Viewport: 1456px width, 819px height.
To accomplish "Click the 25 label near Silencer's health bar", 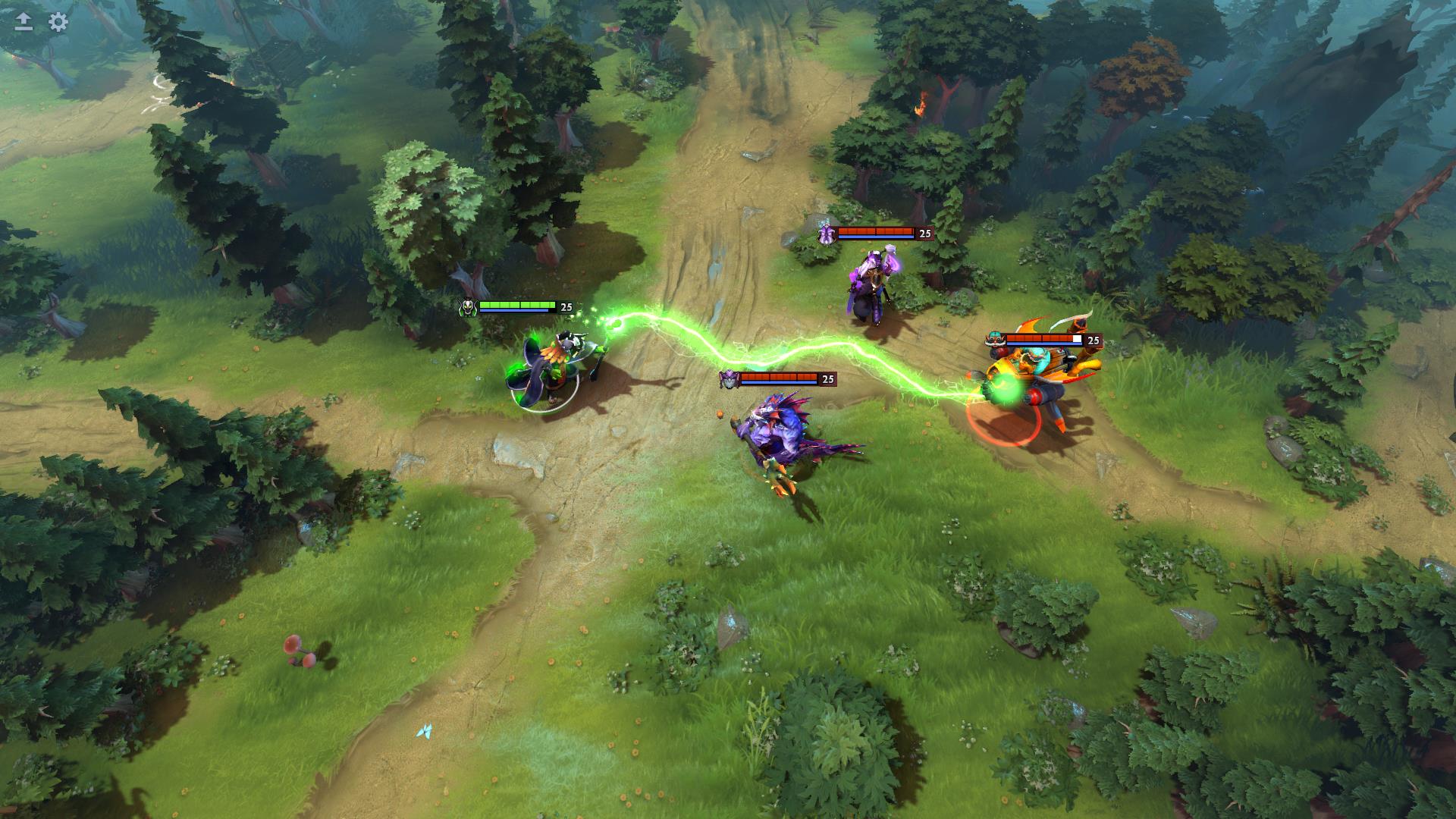I will tap(924, 234).
